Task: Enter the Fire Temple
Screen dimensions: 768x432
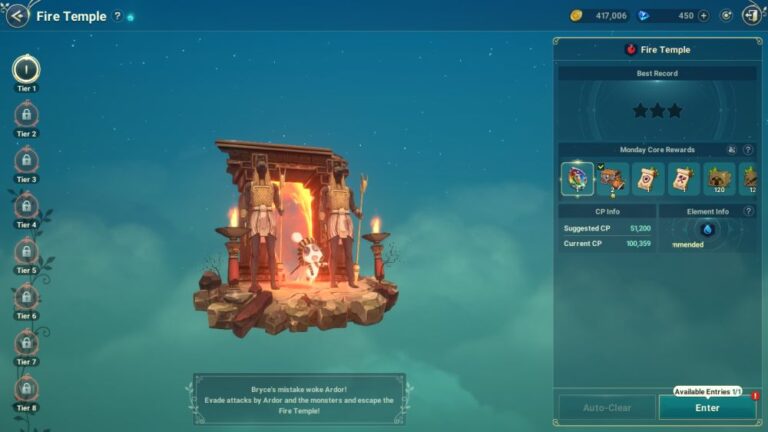Action: point(707,407)
